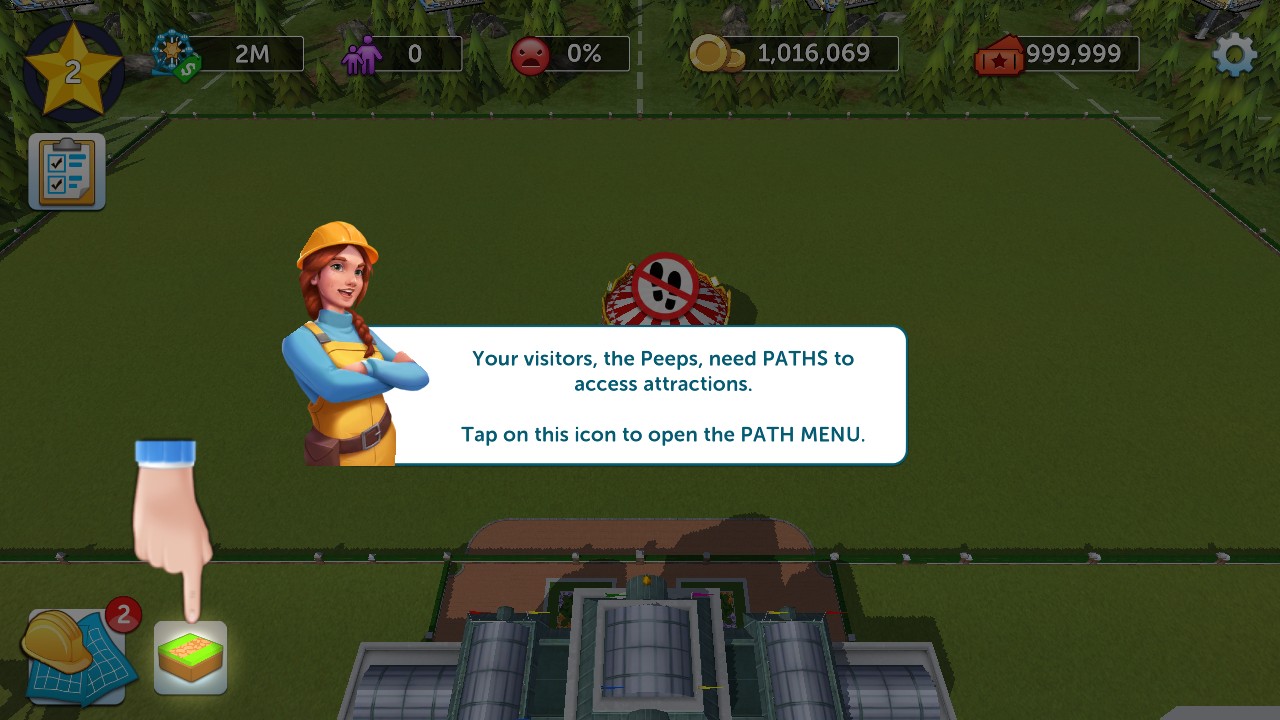Select the gold coins balance counter
This screenshot has width=1280, height=720.
click(795, 54)
